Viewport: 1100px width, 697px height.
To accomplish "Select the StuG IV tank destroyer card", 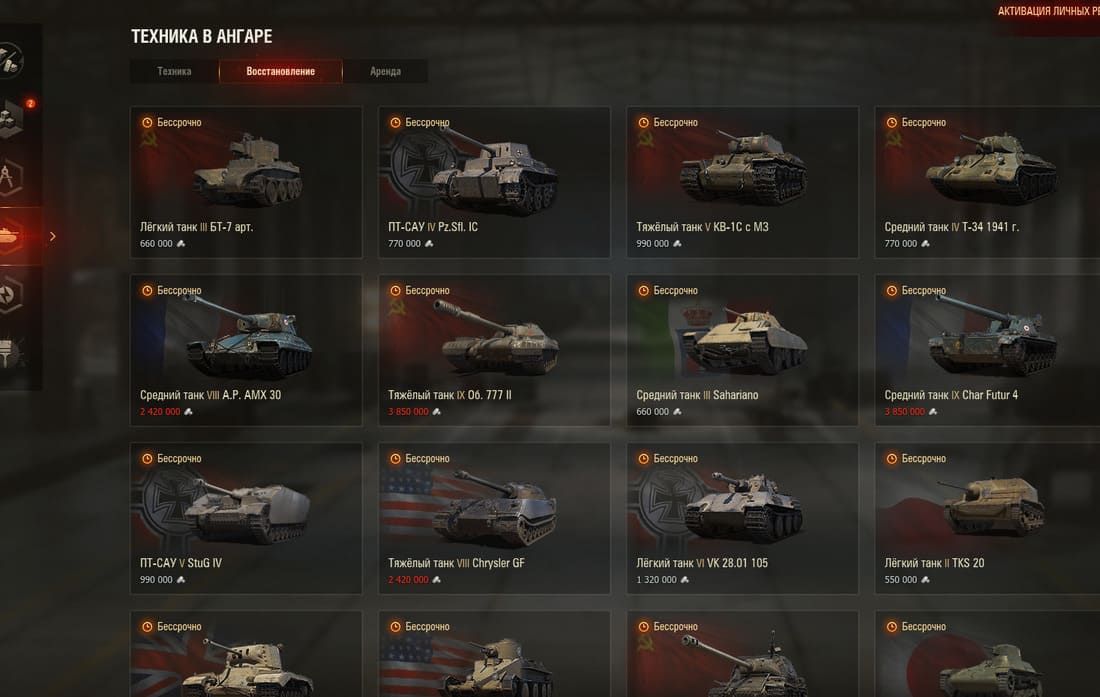I will tap(246, 518).
